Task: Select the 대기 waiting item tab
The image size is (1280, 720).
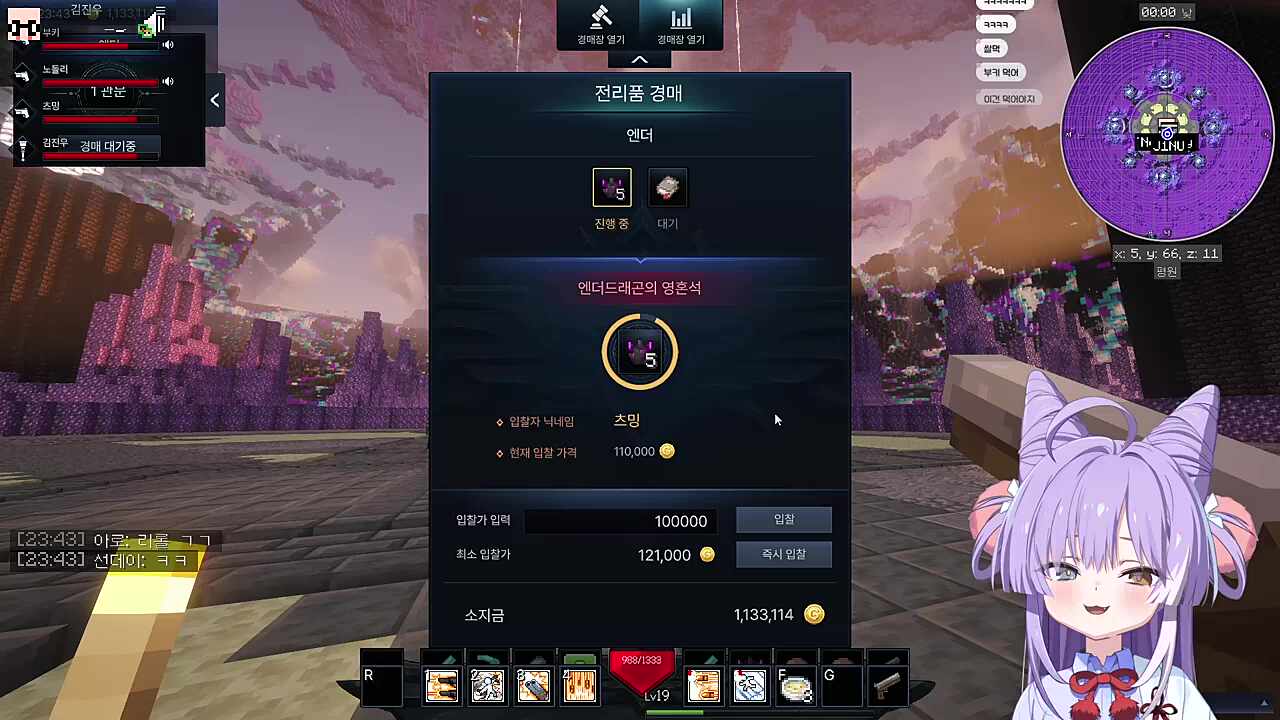Action: 667,187
